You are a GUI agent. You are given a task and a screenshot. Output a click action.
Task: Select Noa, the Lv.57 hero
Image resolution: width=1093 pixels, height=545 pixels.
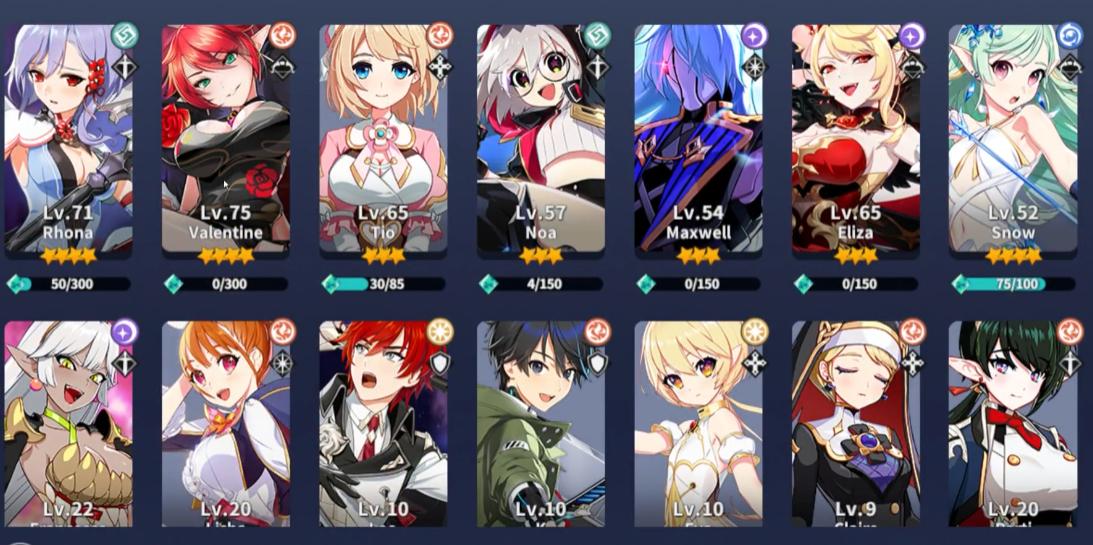point(541,138)
